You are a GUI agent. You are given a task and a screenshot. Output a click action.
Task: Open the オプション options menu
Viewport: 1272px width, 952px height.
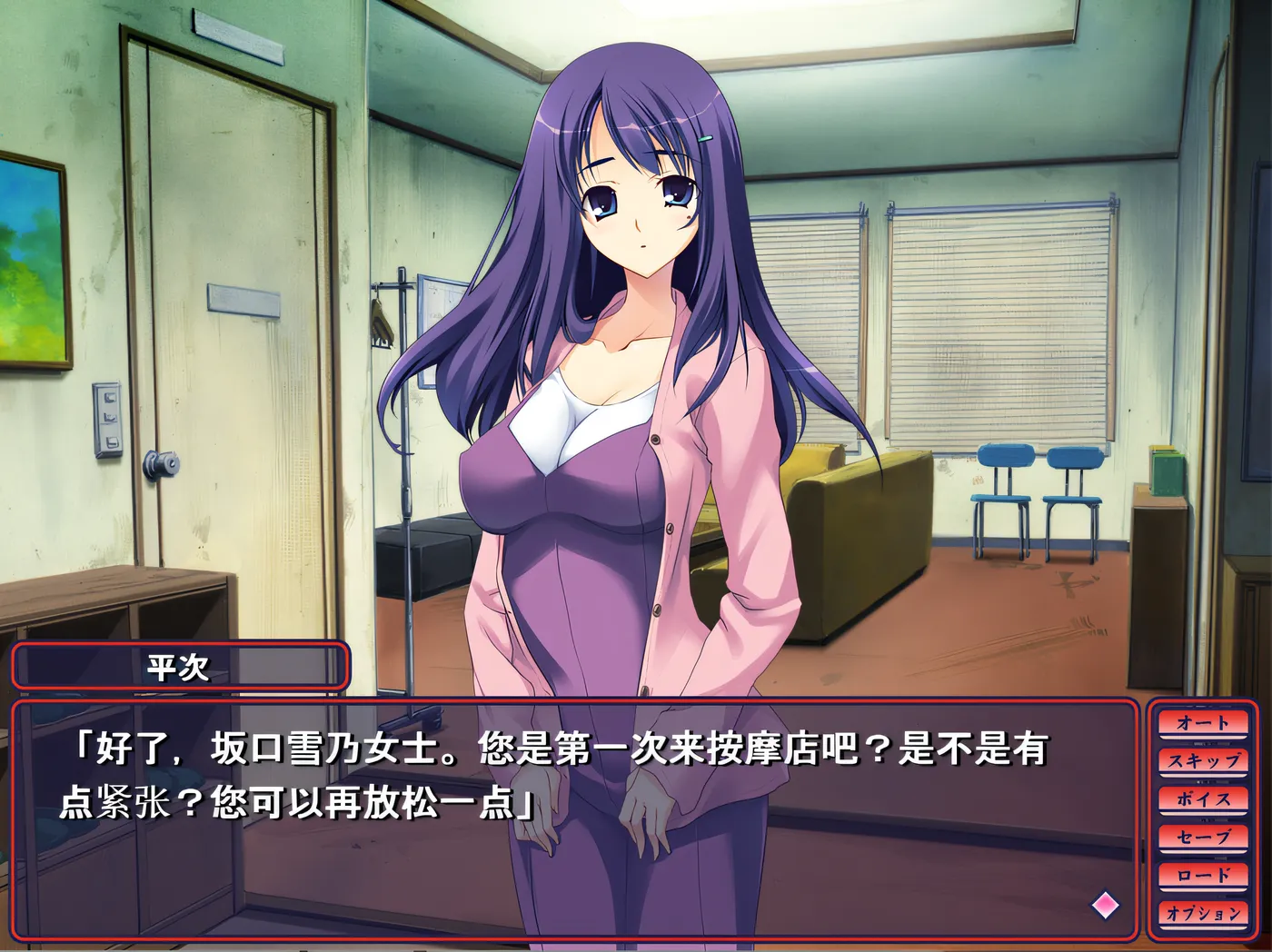pos(1203,914)
